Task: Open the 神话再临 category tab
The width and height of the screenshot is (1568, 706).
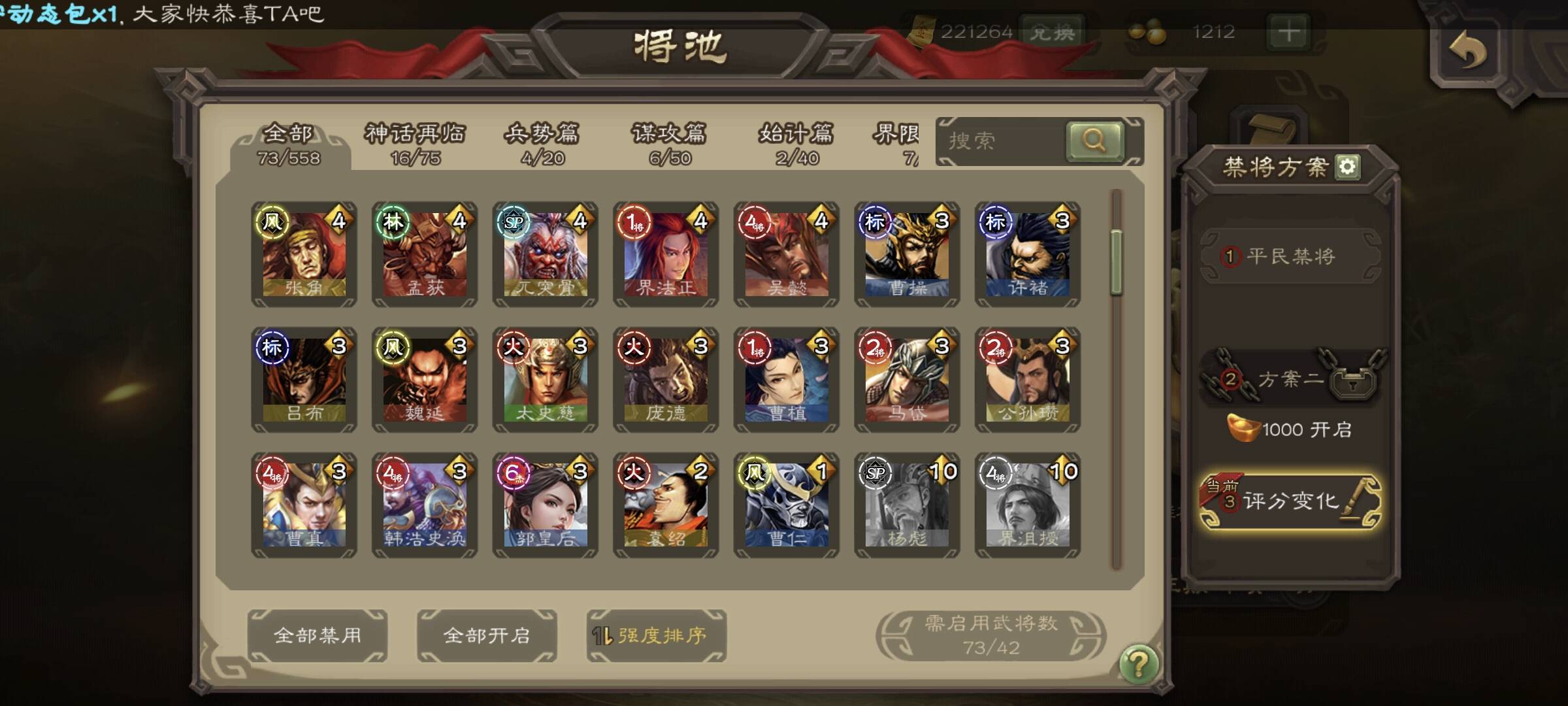Action: coord(415,144)
